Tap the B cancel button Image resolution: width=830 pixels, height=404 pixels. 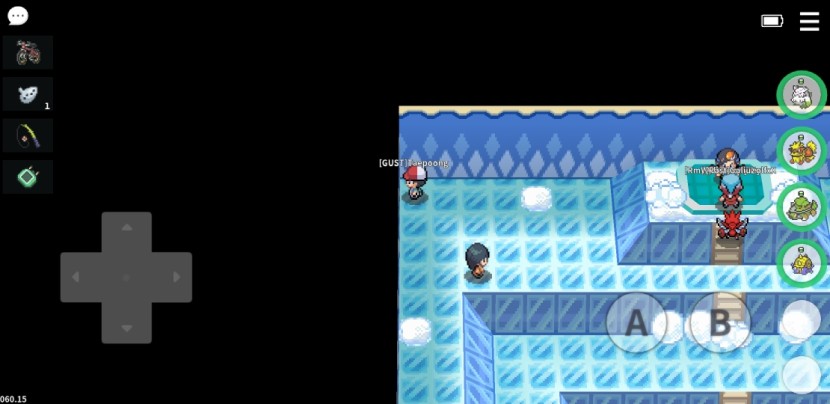[720, 323]
